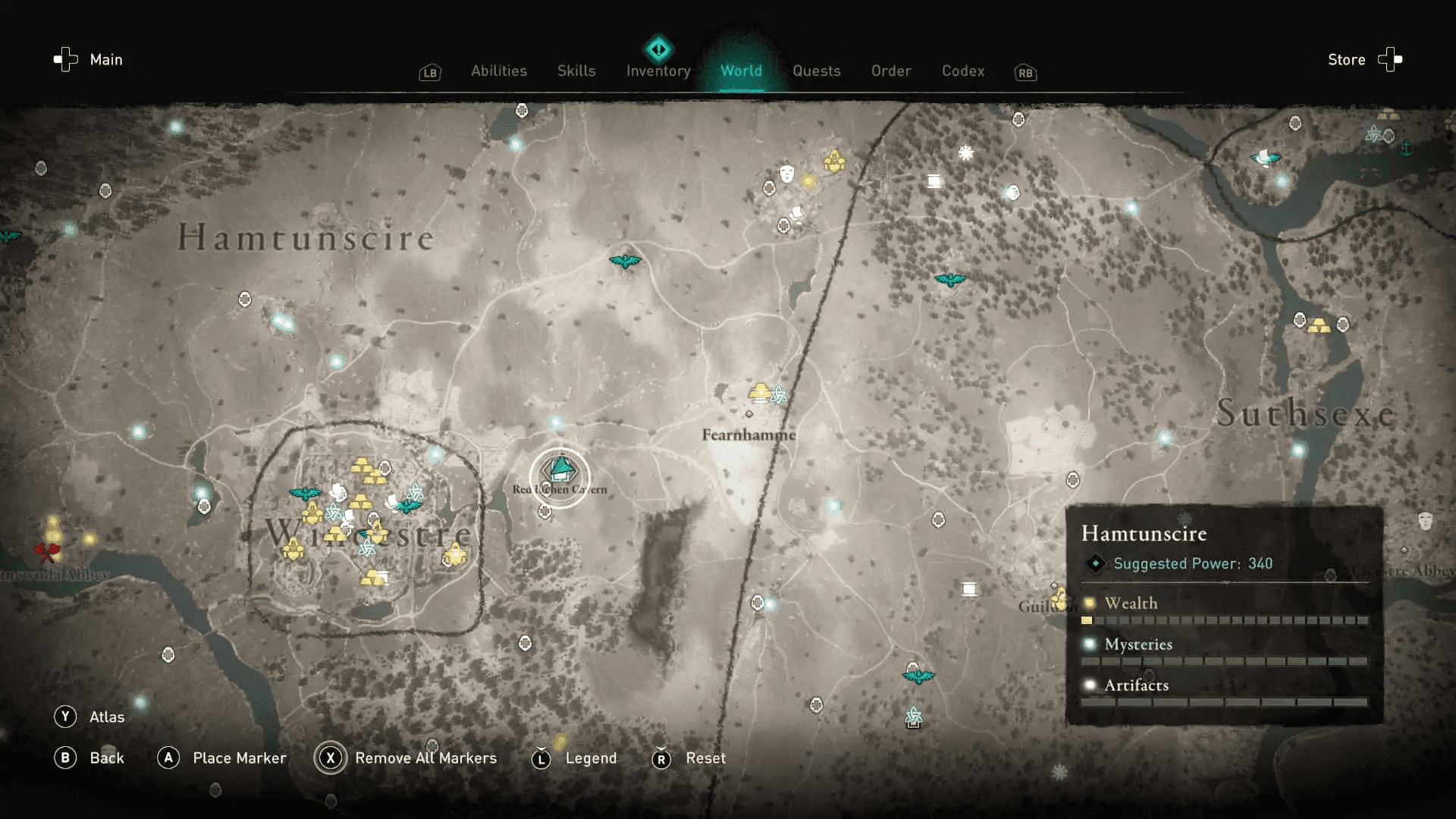Select the white square marker icon near Guildford

click(x=969, y=588)
